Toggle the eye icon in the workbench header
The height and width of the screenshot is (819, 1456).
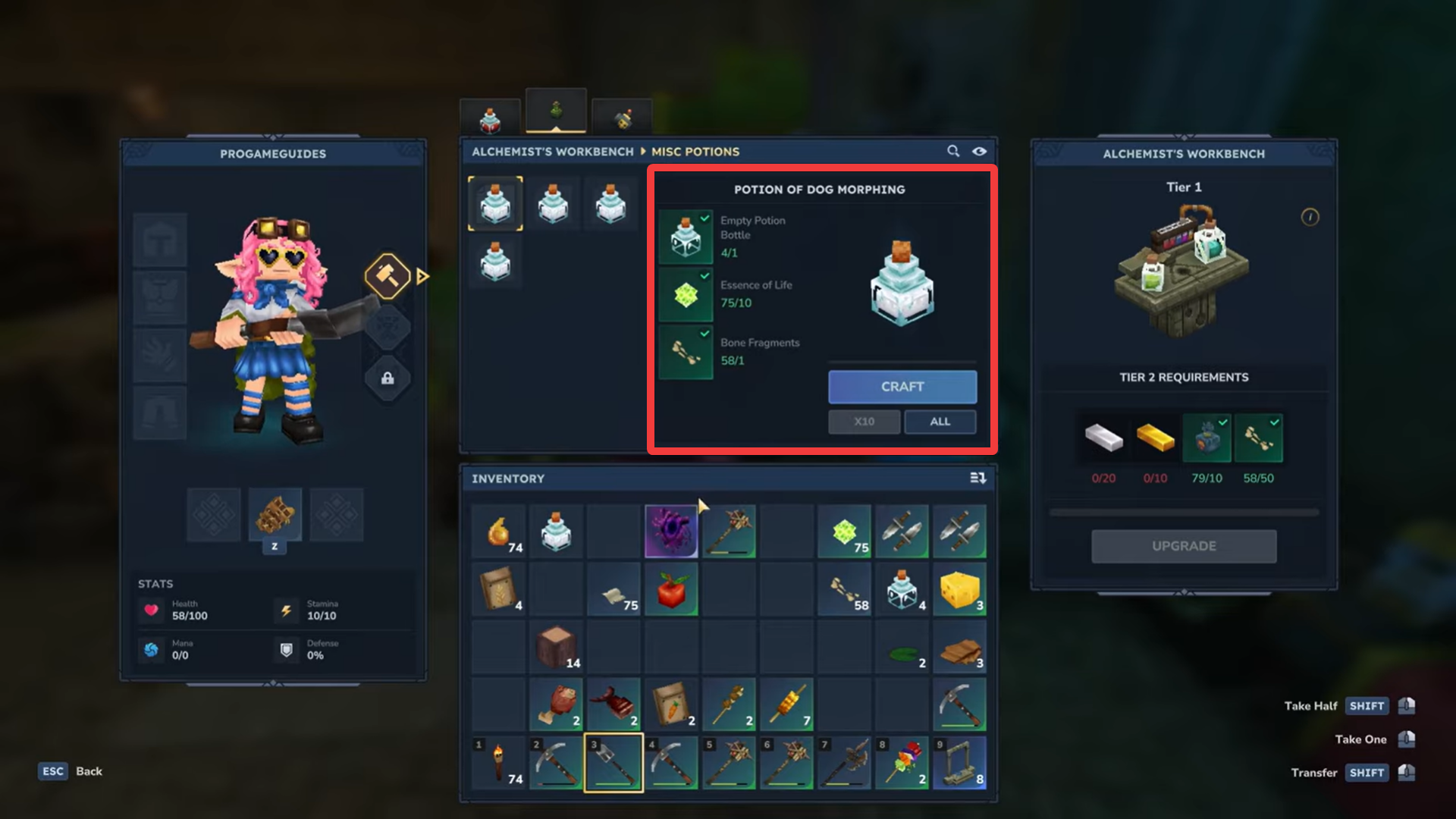pos(980,152)
